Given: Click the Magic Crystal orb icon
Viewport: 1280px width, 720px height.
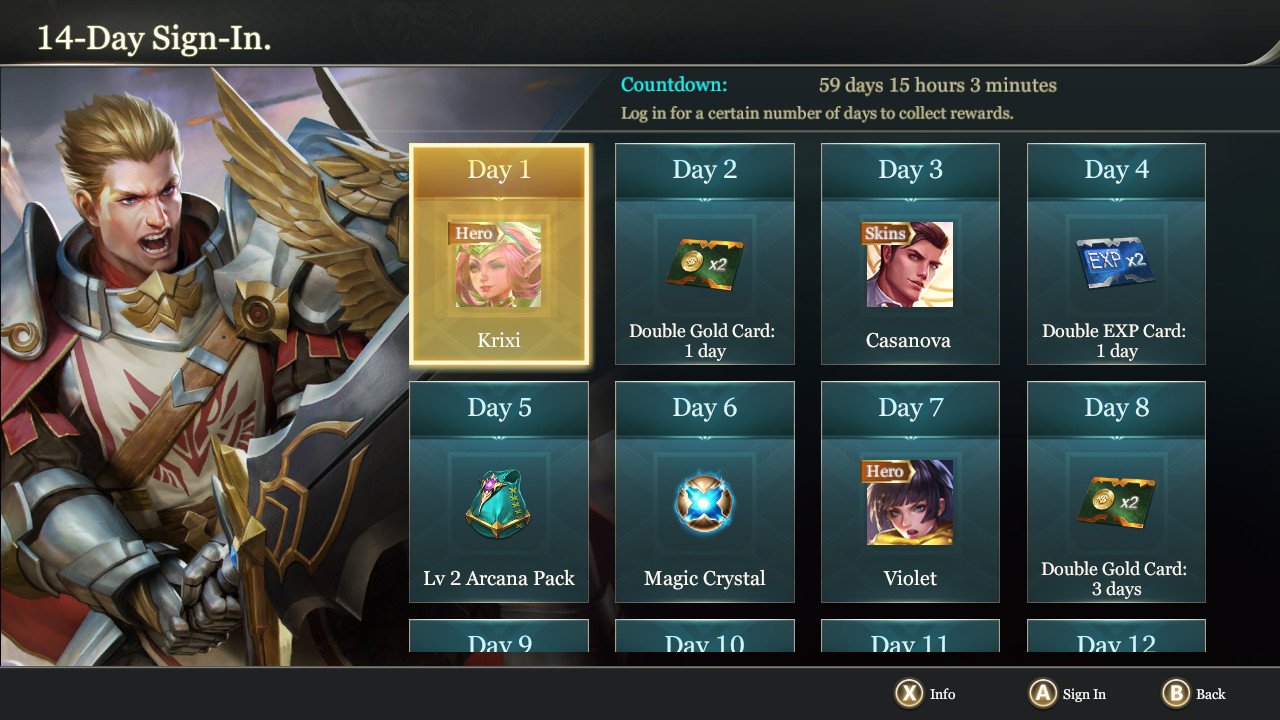Looking at the screenshot, I should [704, 503].
